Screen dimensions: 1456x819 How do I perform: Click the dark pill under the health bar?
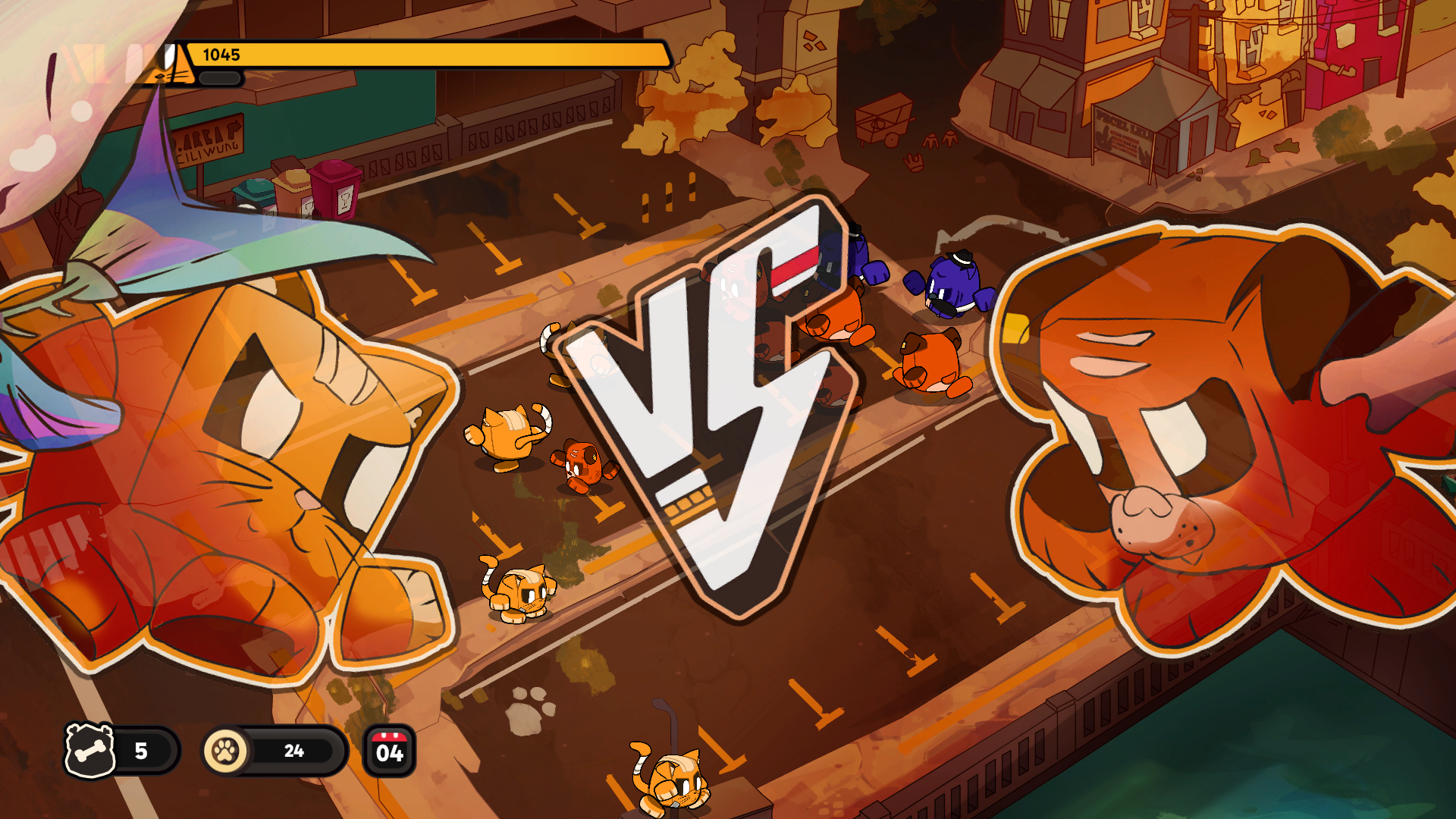[x=218, y=77]
